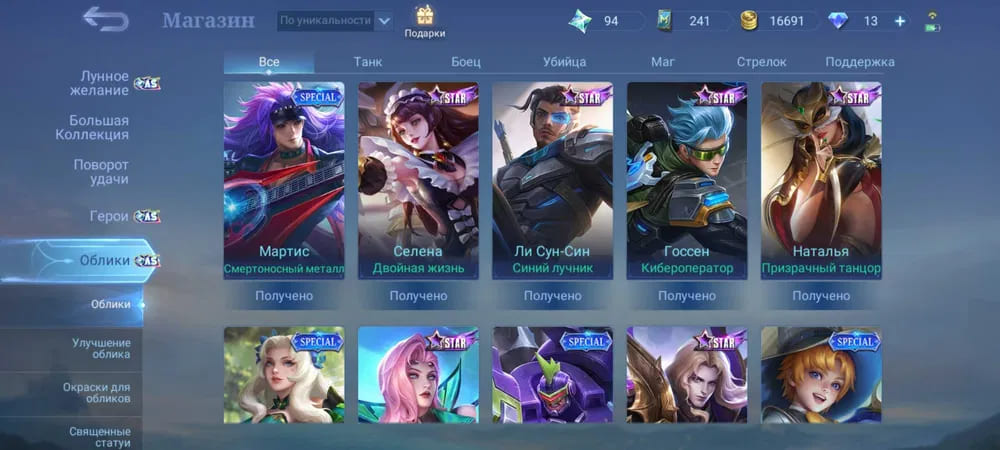1000x450 pixels.
Task: Add more diamonds with the plus button
Action: (900, 21)
